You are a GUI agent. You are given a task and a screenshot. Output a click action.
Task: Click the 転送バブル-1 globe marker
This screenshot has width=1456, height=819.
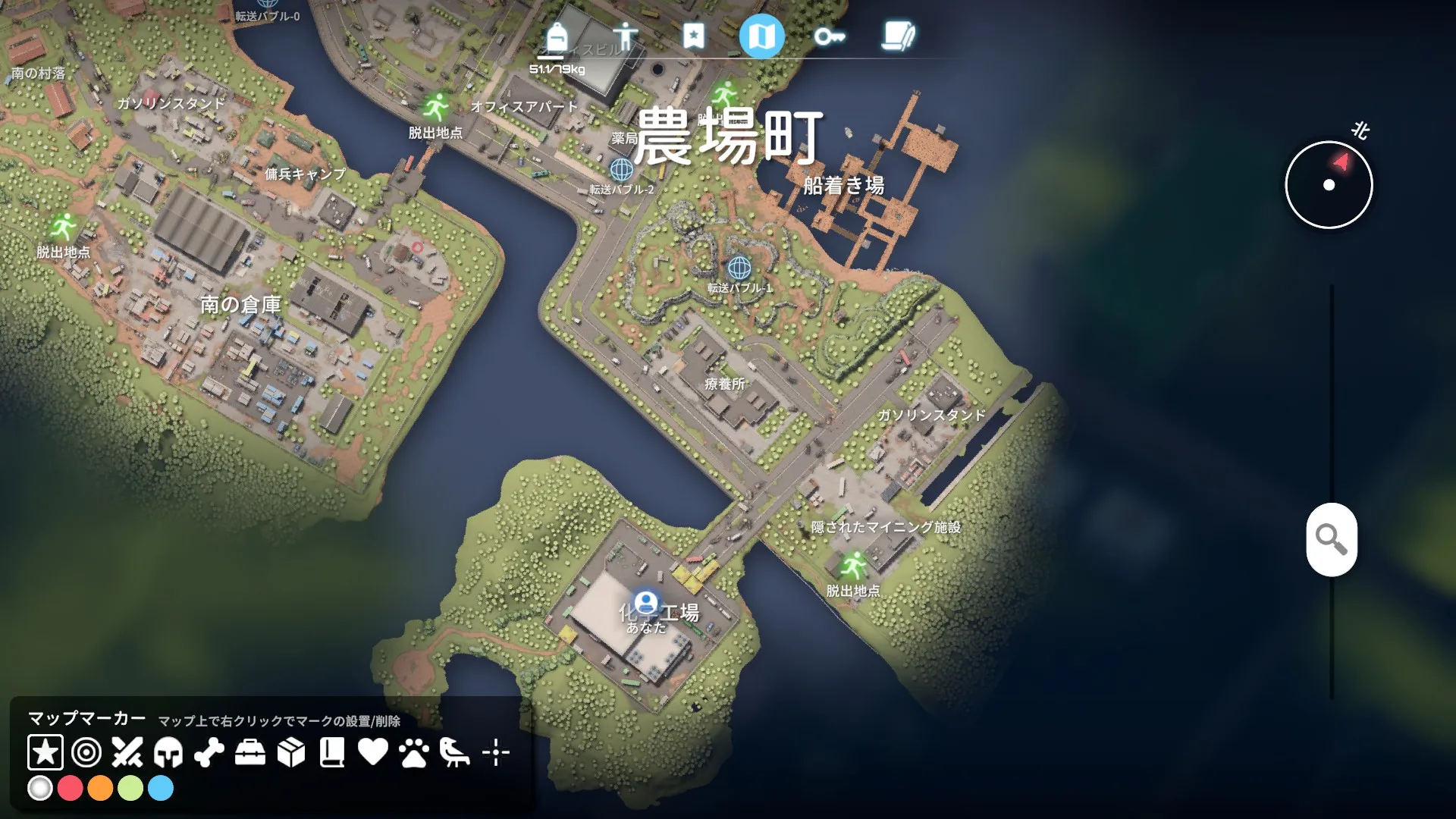(739, 268)
